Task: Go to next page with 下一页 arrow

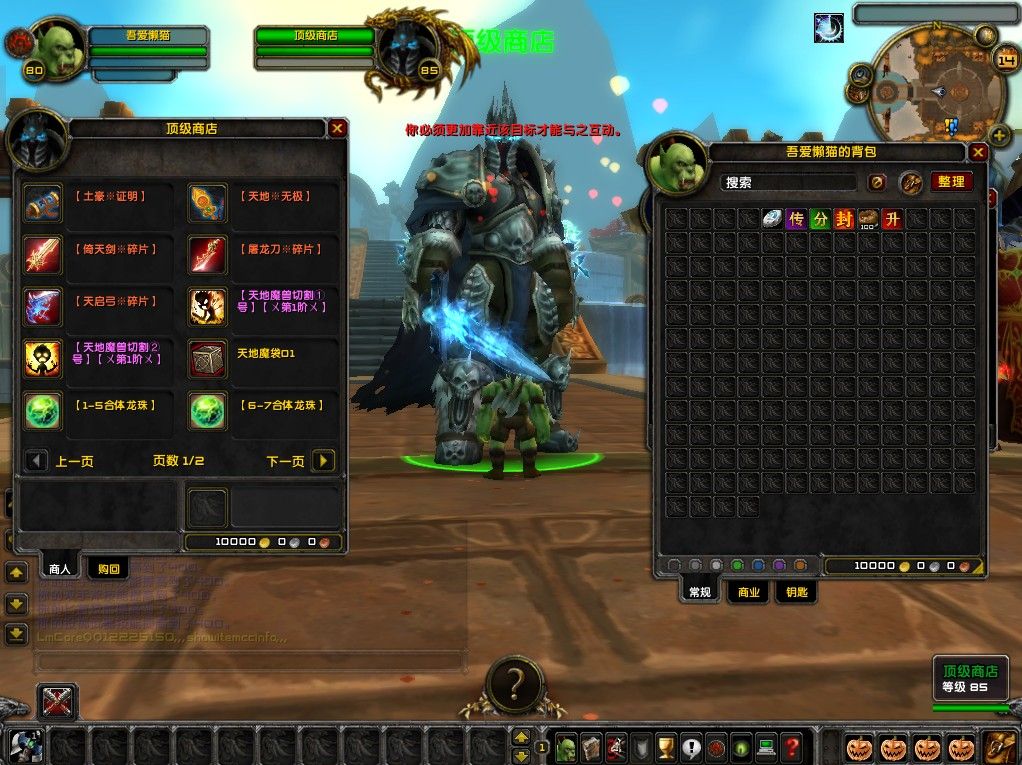Action: pyautogui.click(x=322, y=461)
